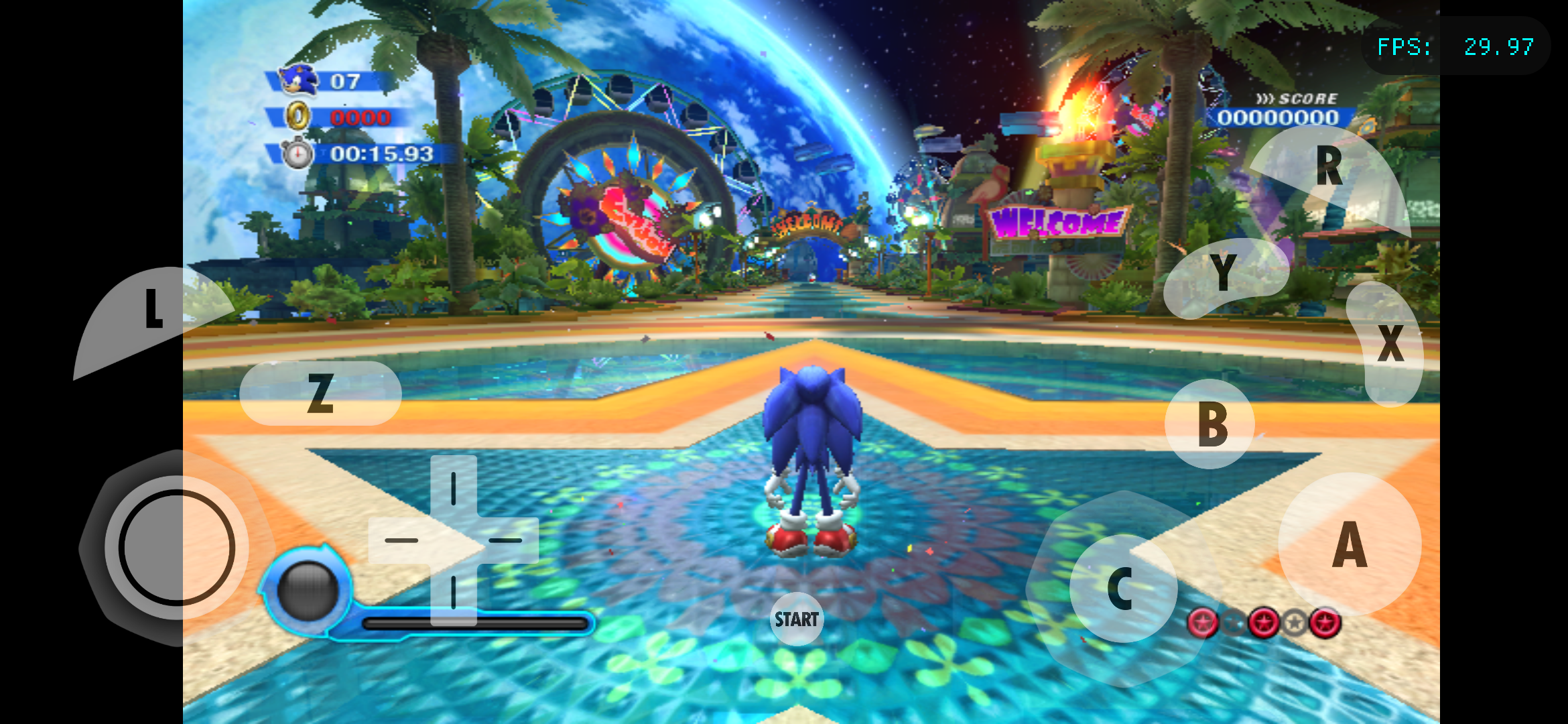The height and width of the screenshot is (724, 1568).
Task: Tap the Y overlay button
Action: pos(1224,275)
